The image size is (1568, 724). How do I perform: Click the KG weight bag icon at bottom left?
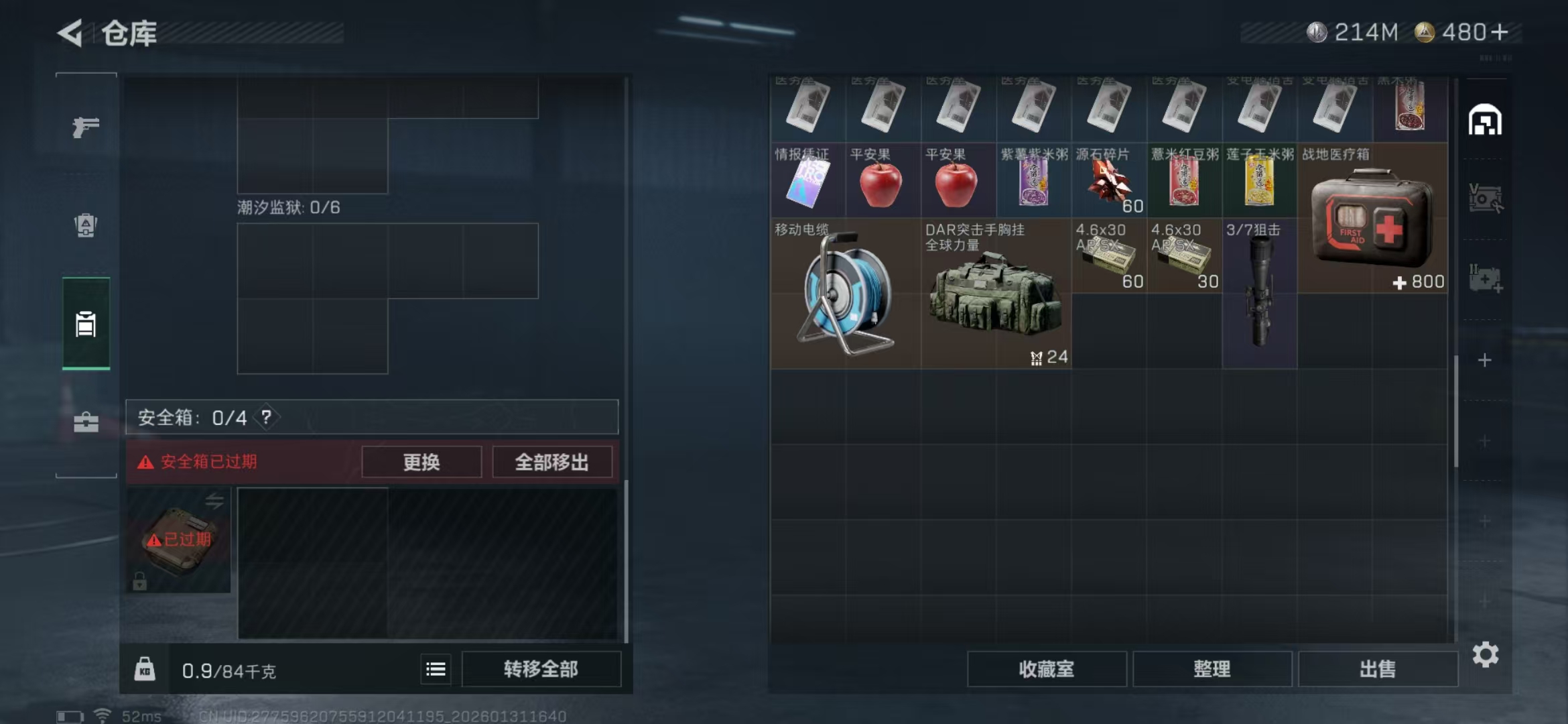(145, 668)
